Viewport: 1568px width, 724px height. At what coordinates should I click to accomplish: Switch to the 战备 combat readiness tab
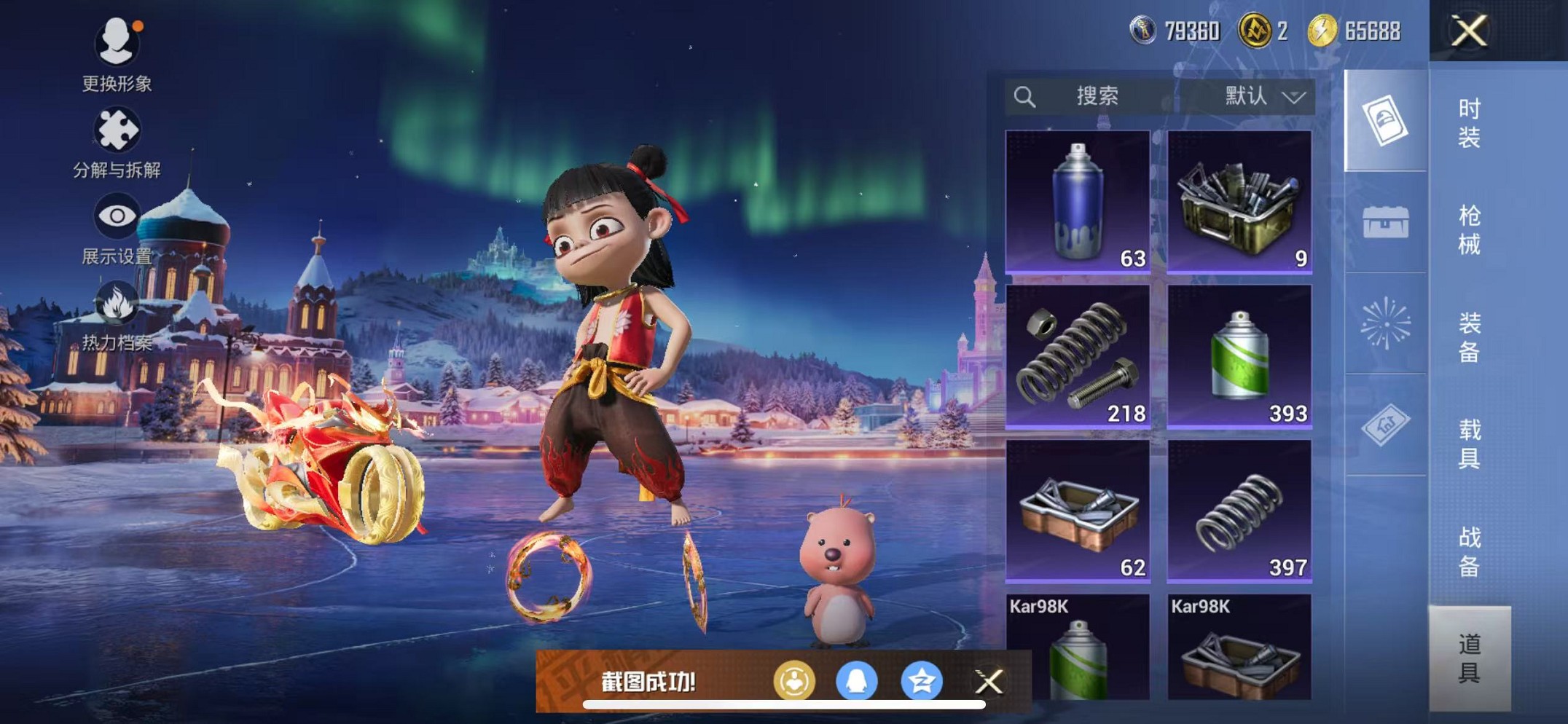1469,551
